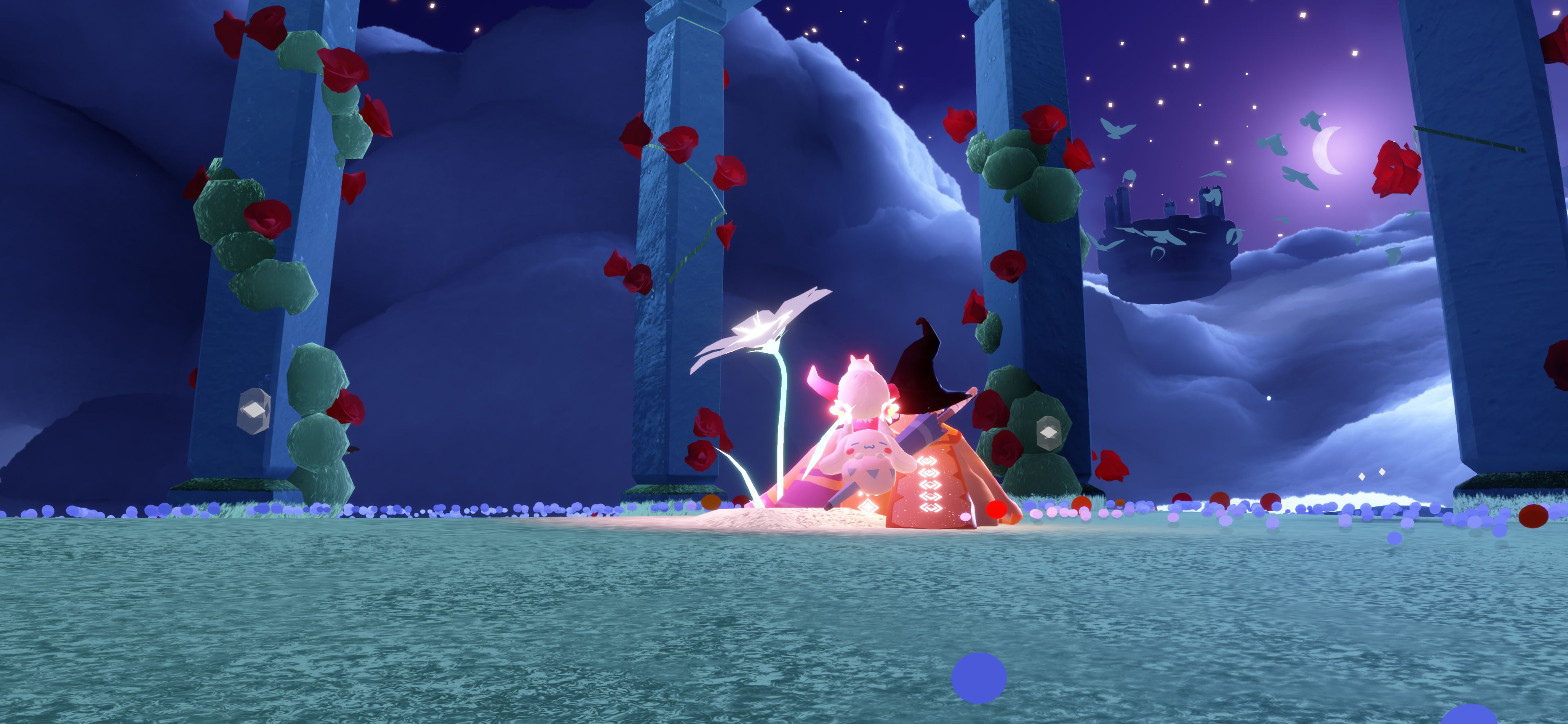The width and height of the screenshot is (1568, 724).
Task: Tap the diamond interaction marker beside the witch hat
Action: point(1047,432)
